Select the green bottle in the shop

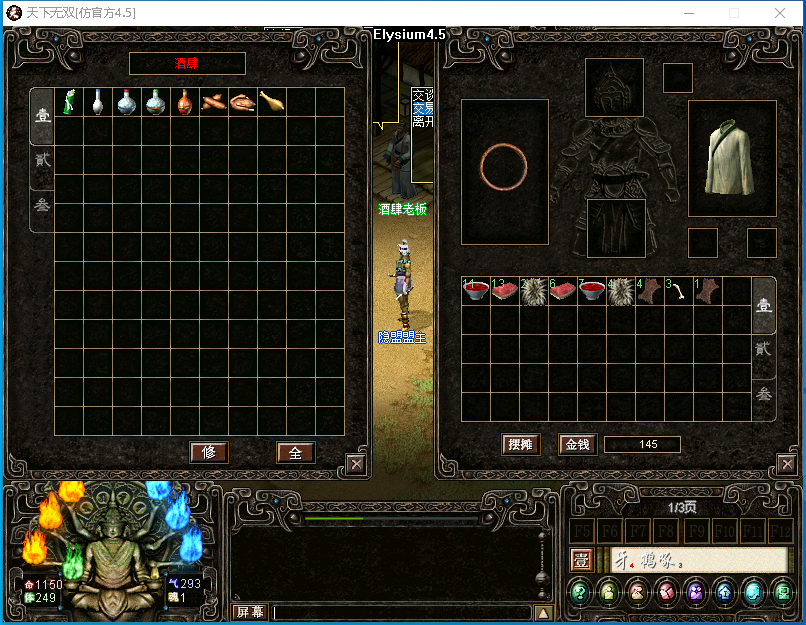[x=69, y=102]
